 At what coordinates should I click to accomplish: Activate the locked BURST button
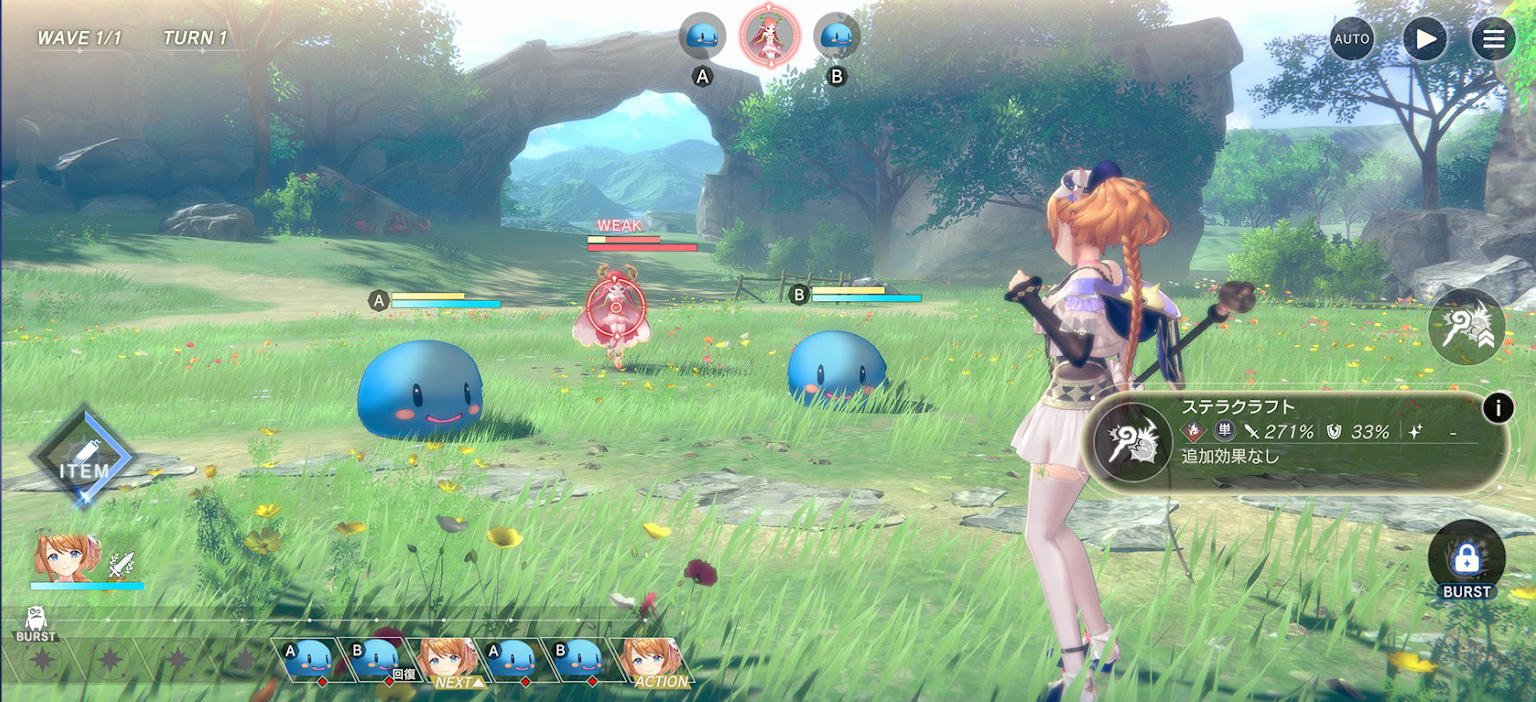coord(1466,559)
